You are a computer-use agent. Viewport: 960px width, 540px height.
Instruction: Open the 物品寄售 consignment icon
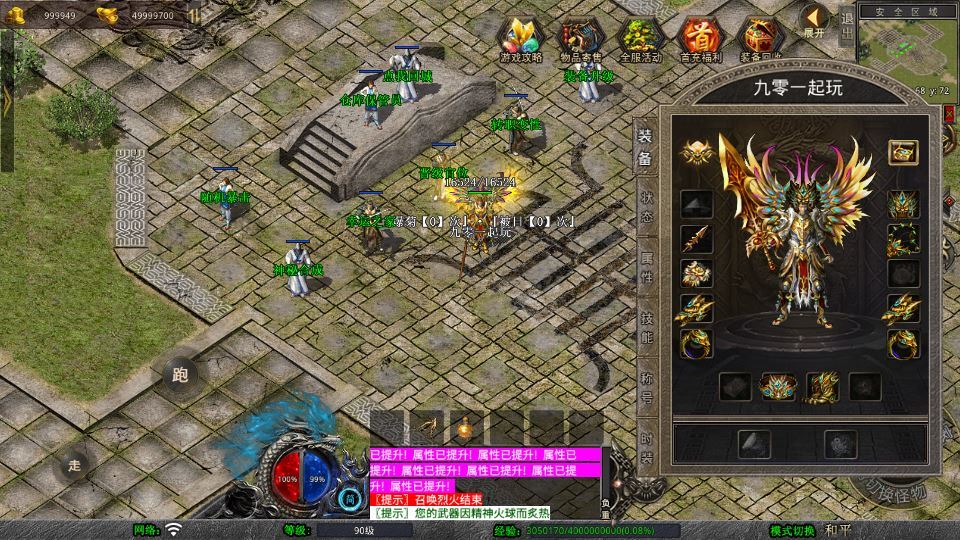click(x=580, y=38)
